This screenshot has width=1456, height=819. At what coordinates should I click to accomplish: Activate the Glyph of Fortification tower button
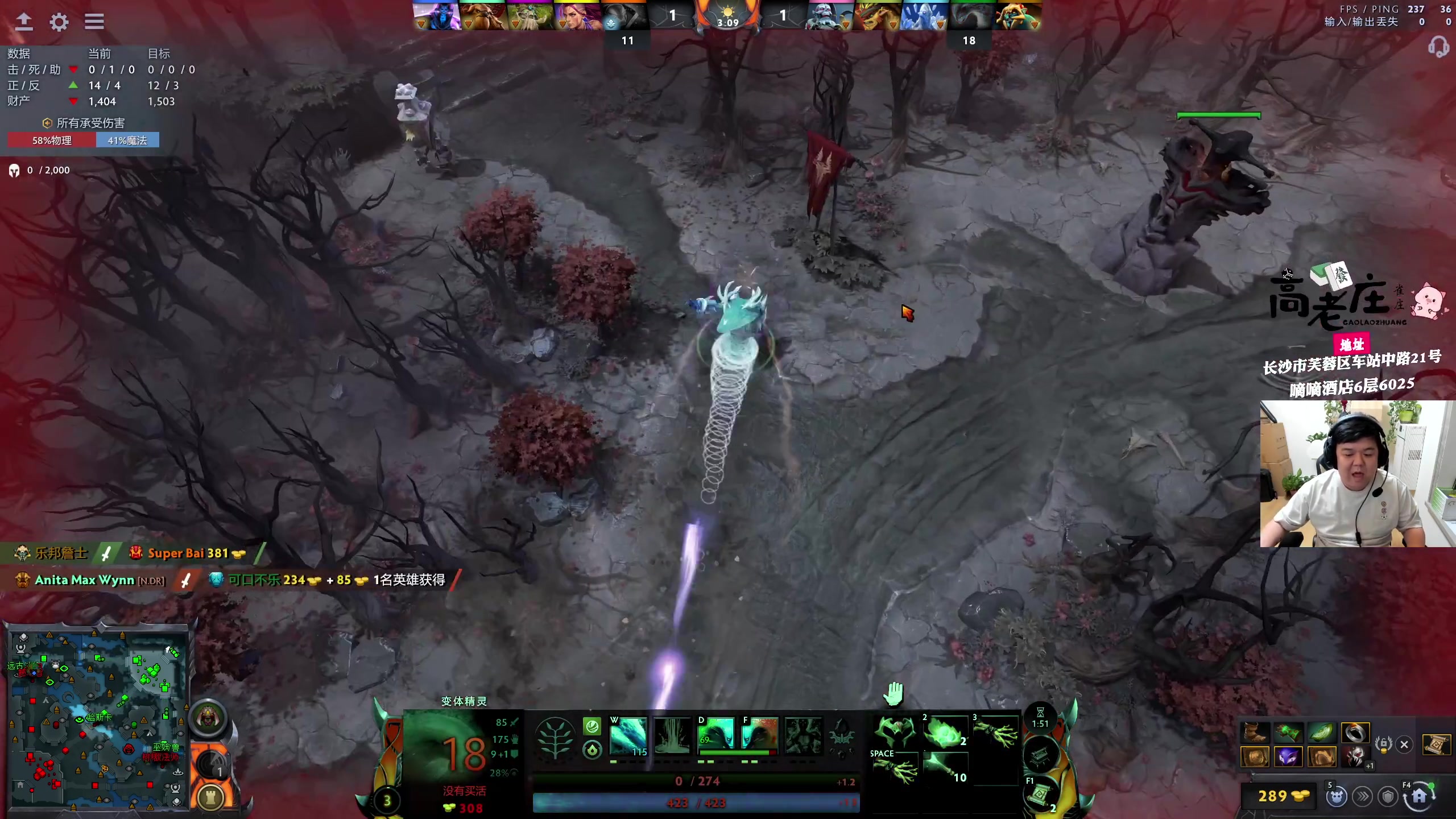click(x=210, y=798)
